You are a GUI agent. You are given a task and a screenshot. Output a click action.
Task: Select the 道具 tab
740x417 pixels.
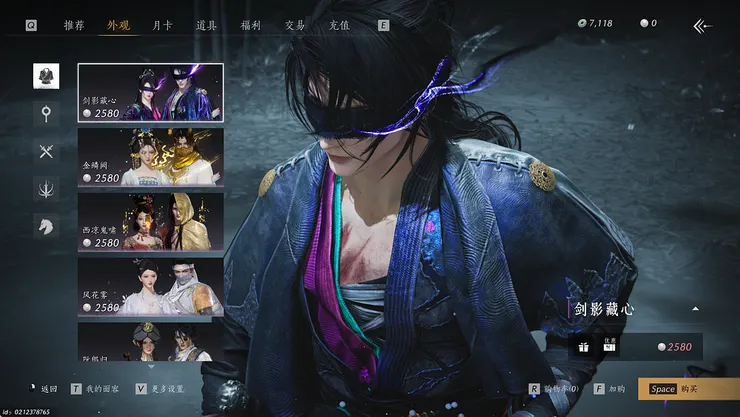pyautogui.click(x=207, y=25)
